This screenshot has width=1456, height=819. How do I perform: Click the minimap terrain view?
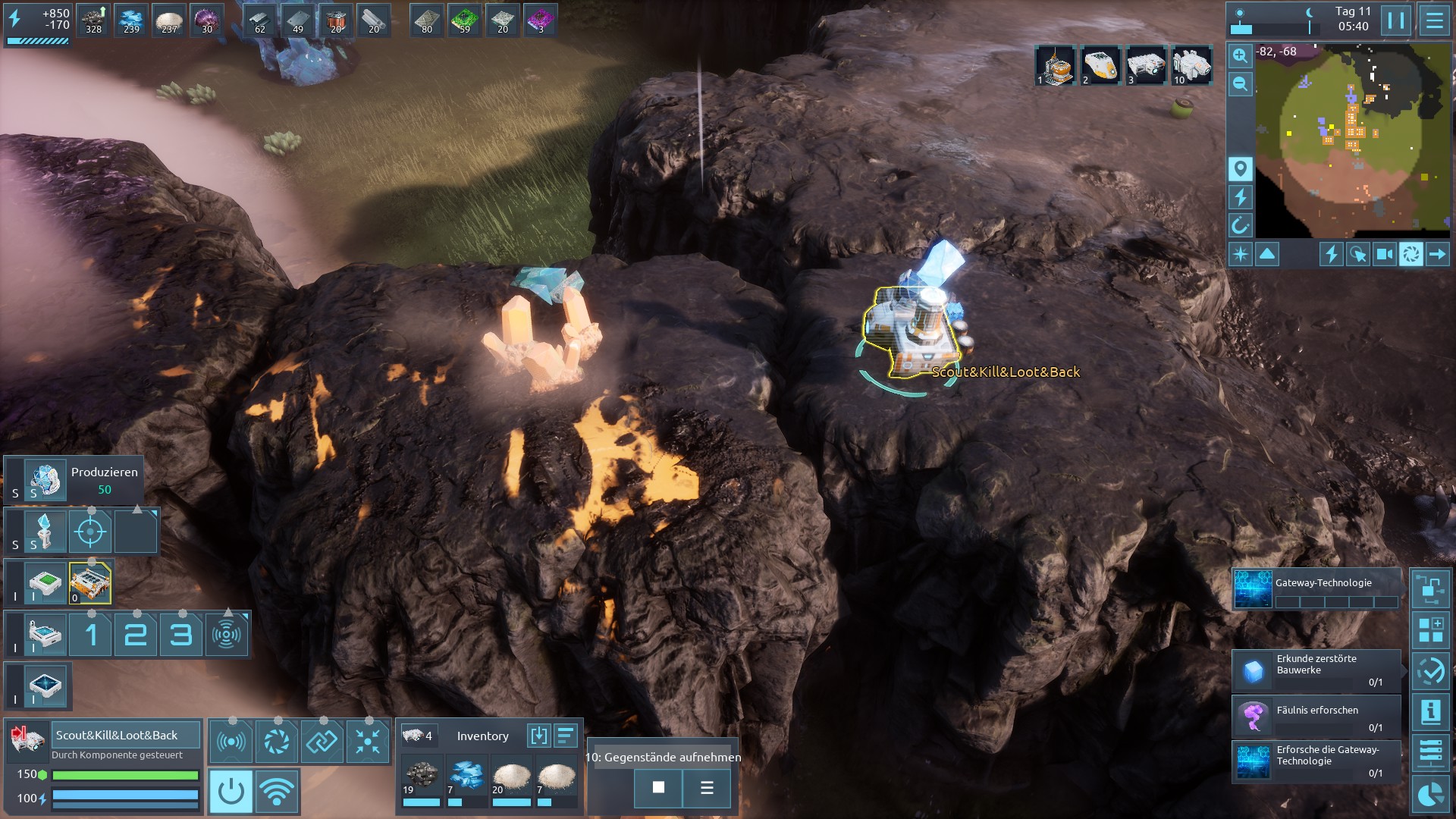[1352, 140]
